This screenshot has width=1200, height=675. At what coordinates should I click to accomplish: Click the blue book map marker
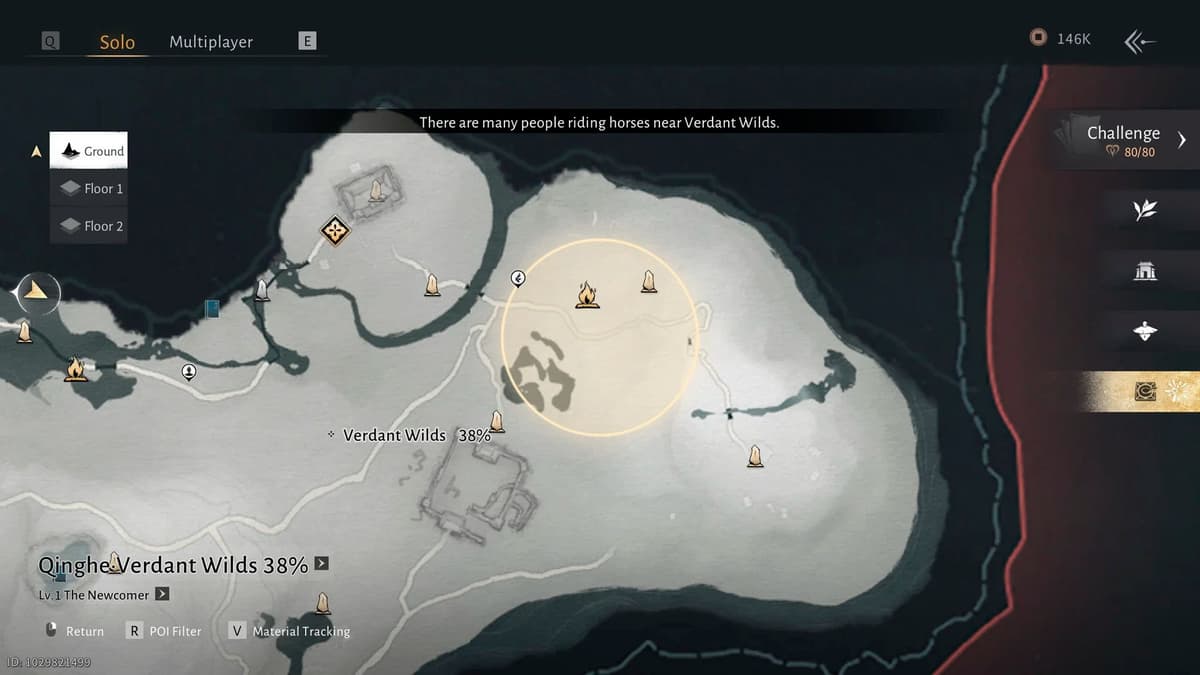click(212, 309)
